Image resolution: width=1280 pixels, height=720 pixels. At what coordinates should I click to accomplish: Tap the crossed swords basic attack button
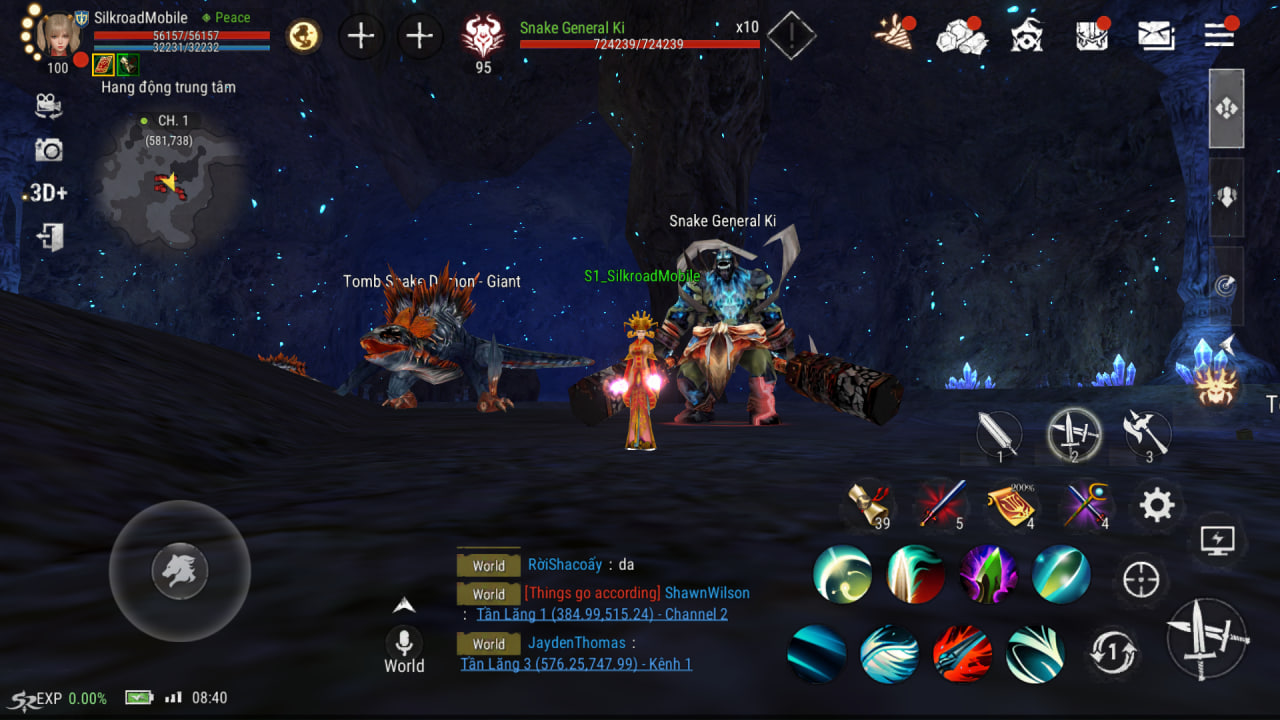[x=1207, y=639]
